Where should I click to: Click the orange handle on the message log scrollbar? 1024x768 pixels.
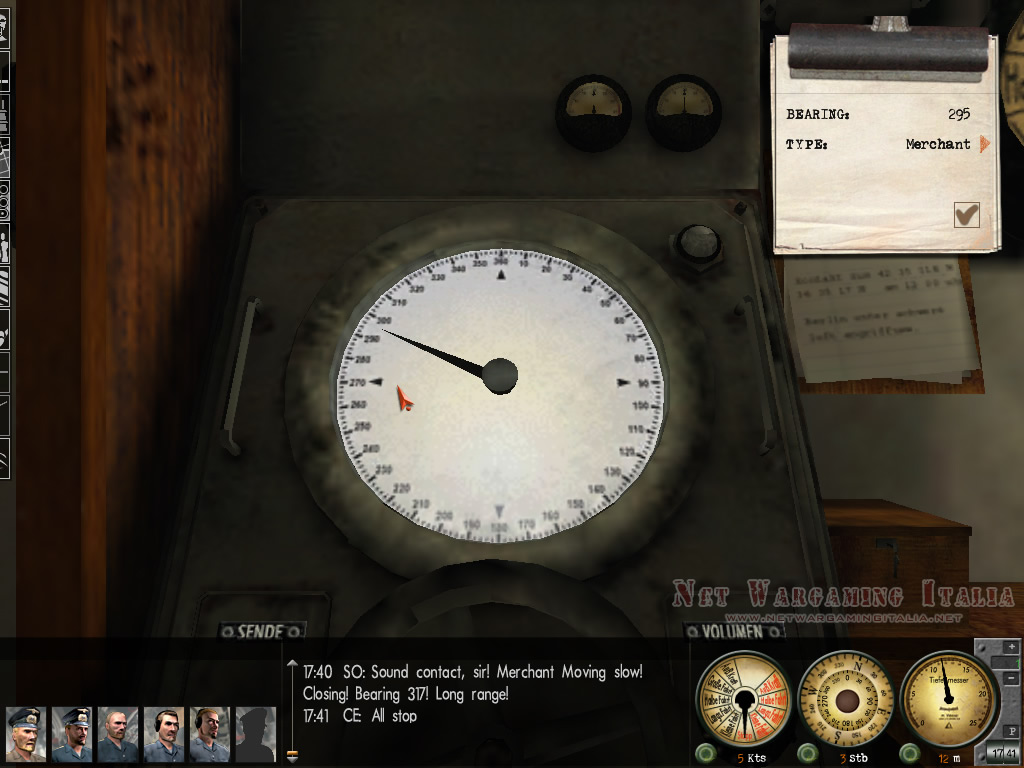click(292, 755)
